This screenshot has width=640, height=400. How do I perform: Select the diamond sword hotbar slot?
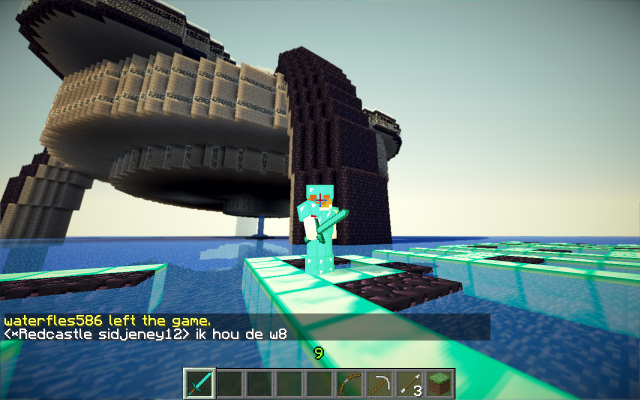coord(200,383)
